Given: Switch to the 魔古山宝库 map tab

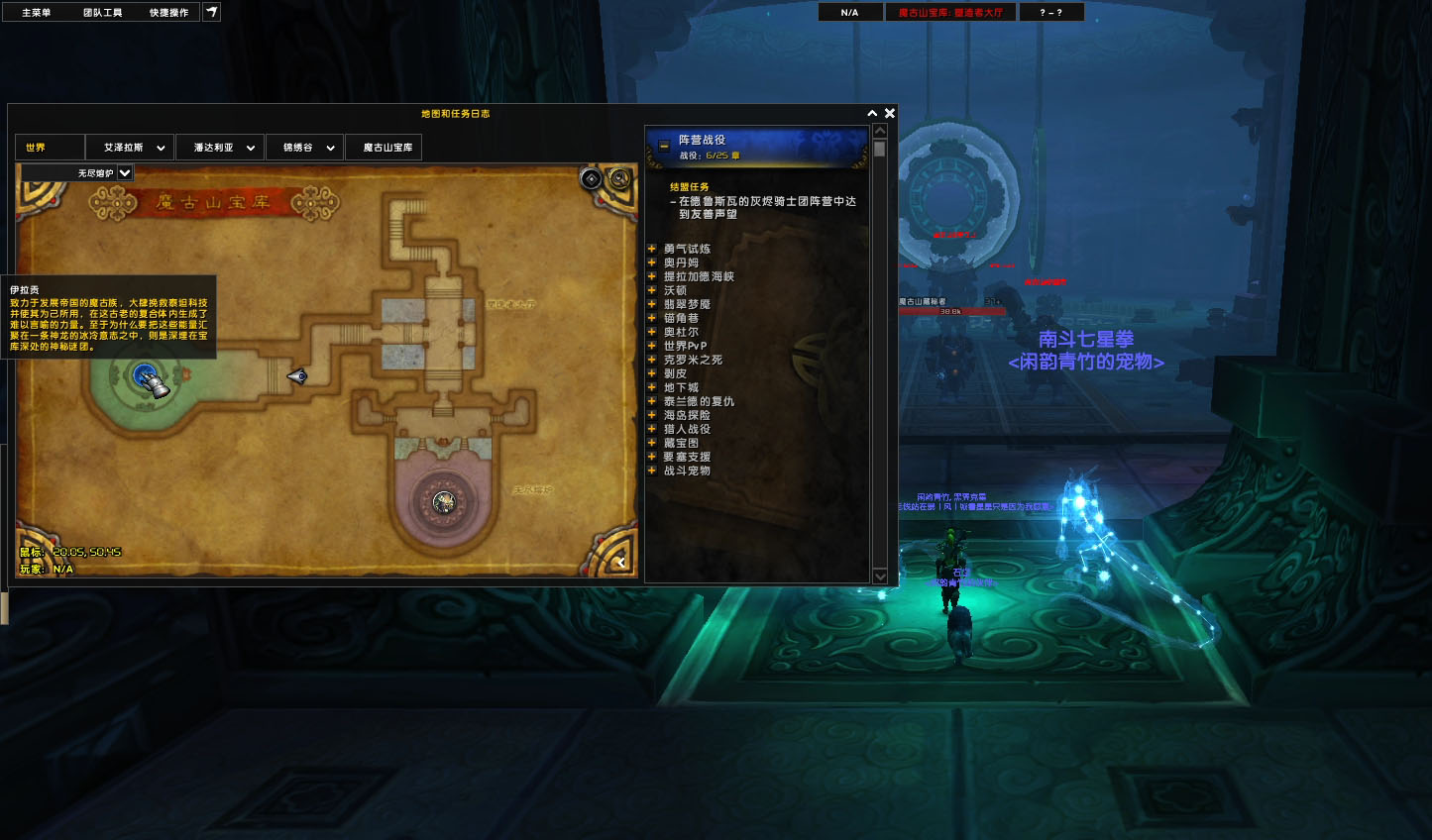Looking at the screenshot, I should (384, 147).
